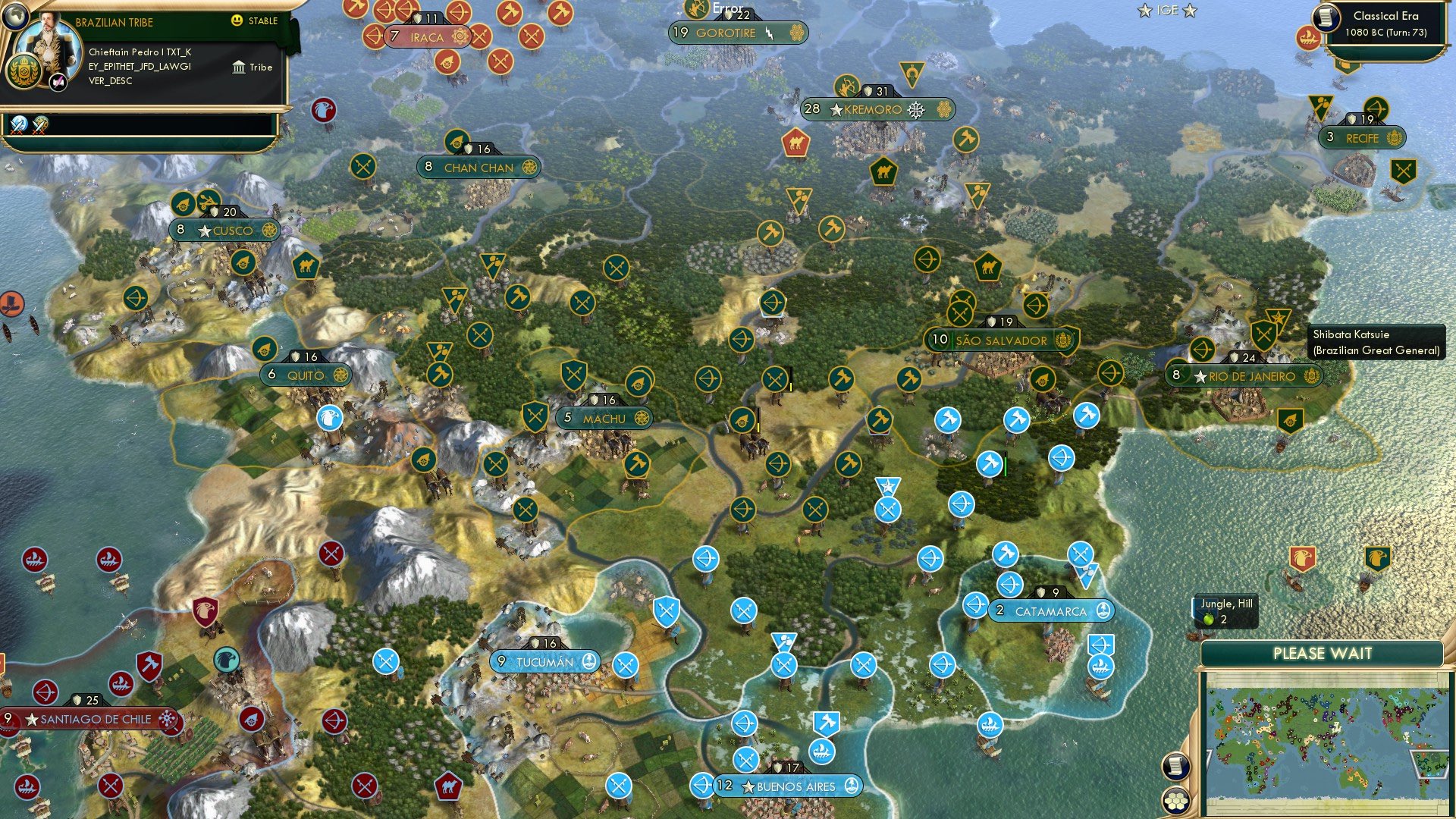Click the IGE label at the top
The height and width of the screenshot is (819, 1456).
[1167, 11]
